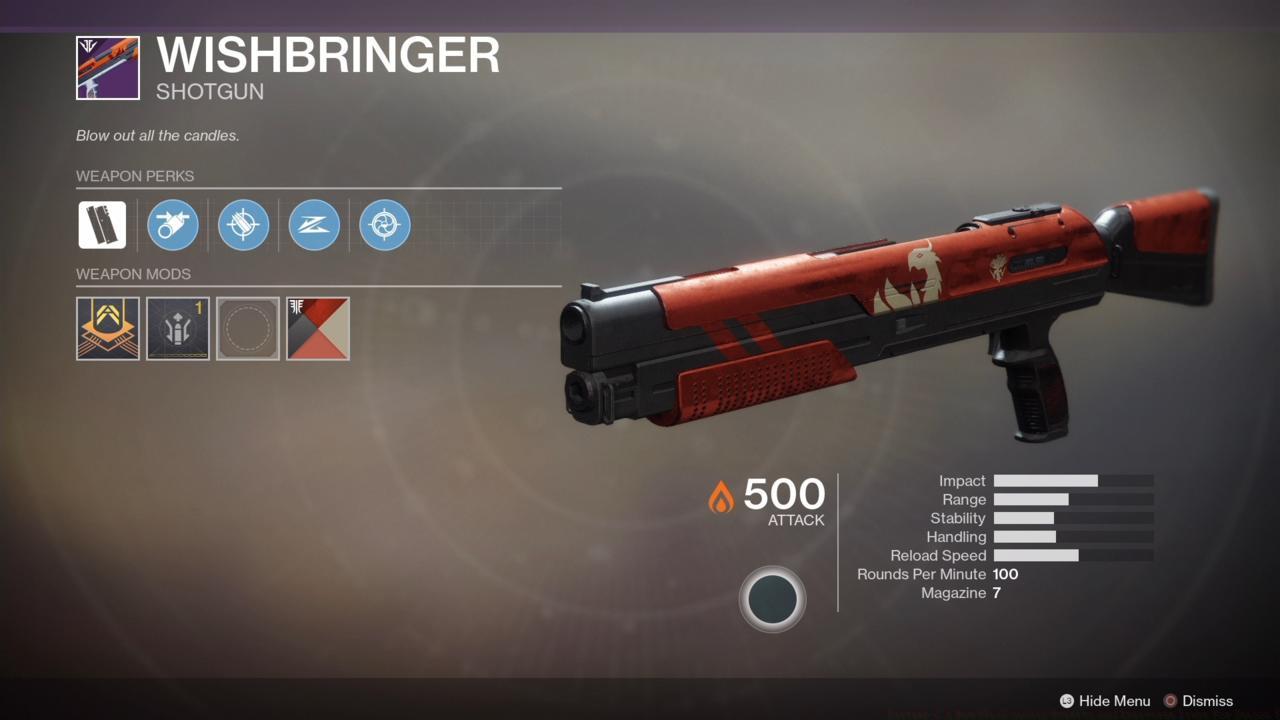1280x720 pixels.
Task: Select the Backup Mag weapon mod
Action: (177, 328)
